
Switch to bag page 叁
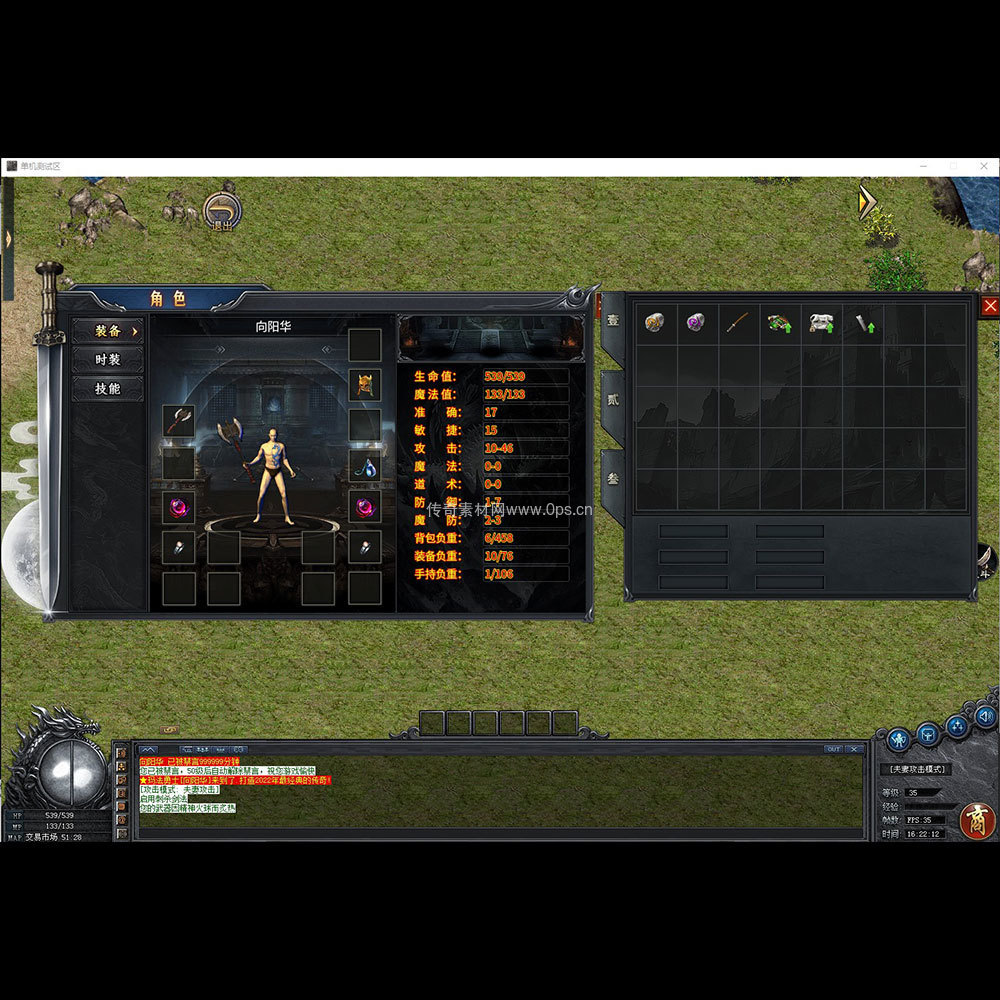click(x=612, y=479)
